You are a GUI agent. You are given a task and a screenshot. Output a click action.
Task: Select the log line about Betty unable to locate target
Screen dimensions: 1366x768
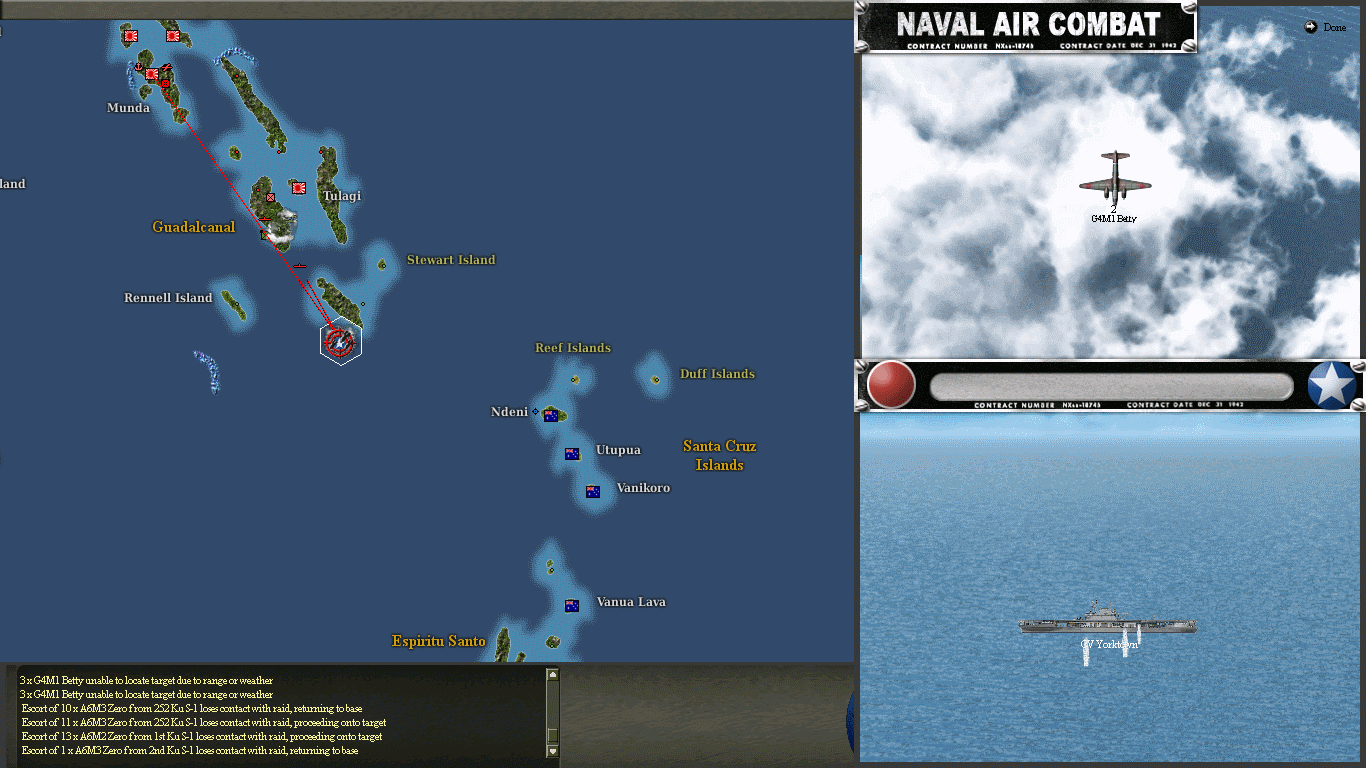coord(145,680)
